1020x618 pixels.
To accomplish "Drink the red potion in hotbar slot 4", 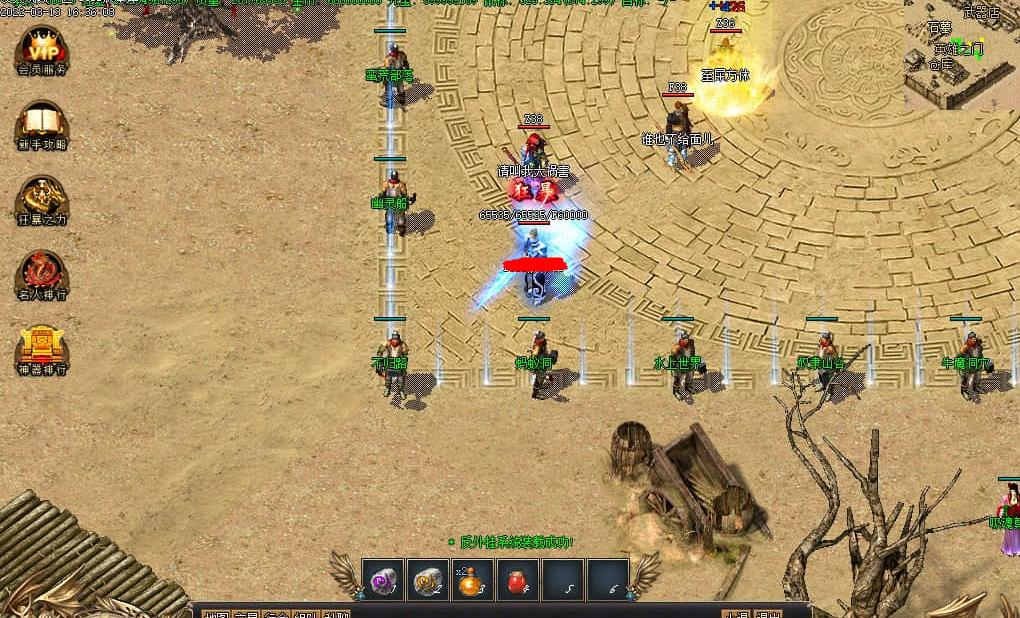I will [518, 580].
